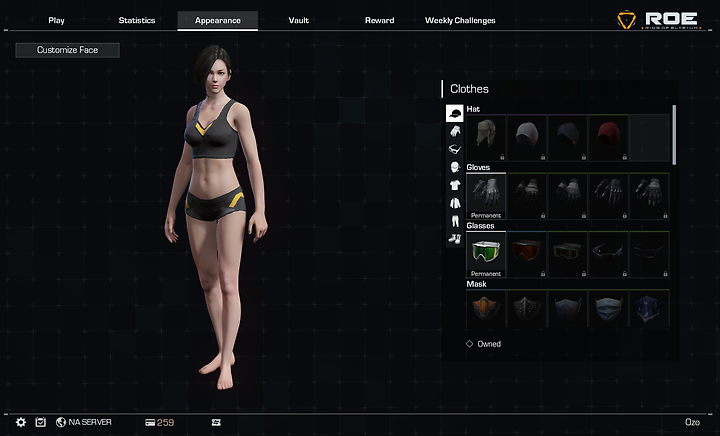Open the pants category icon
The width and height of the screenshot is (720, 436).
[x=454, y=220]
